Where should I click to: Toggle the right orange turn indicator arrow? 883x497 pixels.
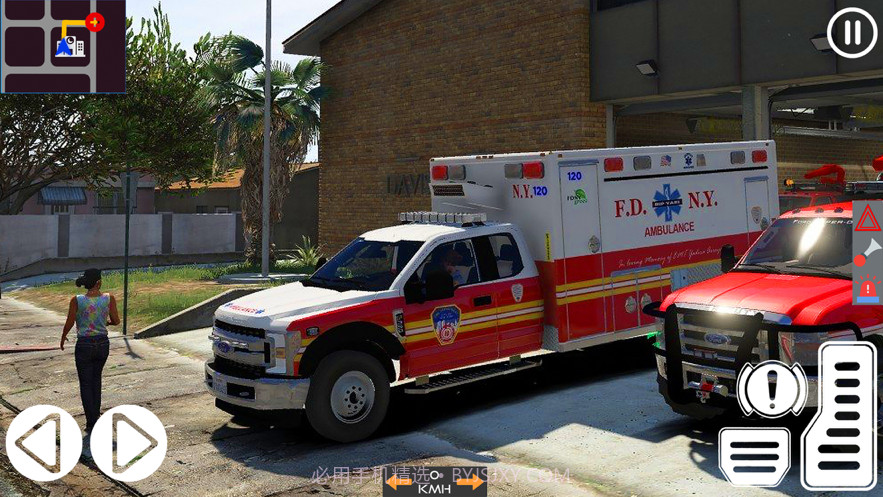pyautogui.click(x=470, y=483)
